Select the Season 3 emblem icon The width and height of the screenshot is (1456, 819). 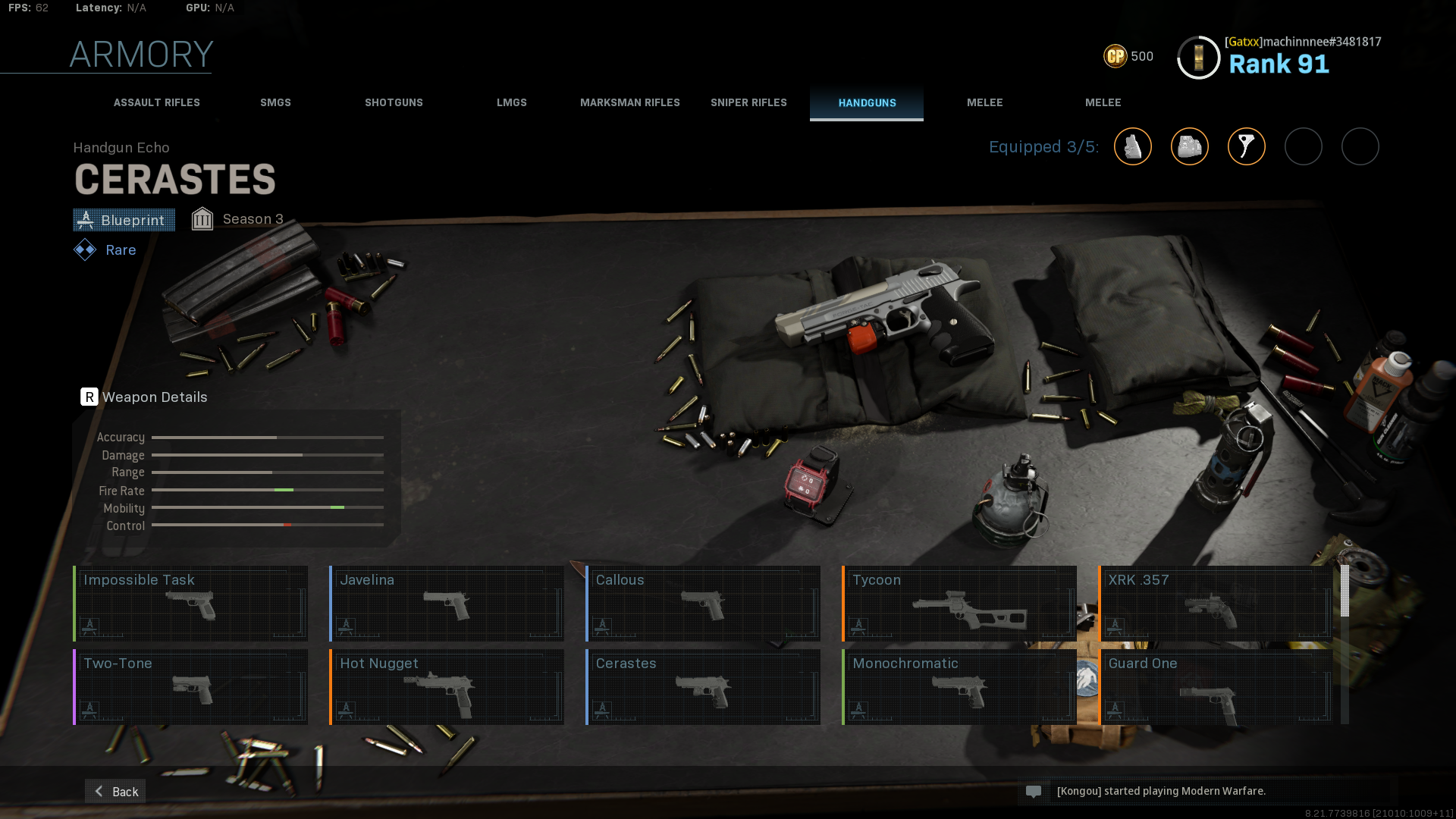(x=202, y=218)
